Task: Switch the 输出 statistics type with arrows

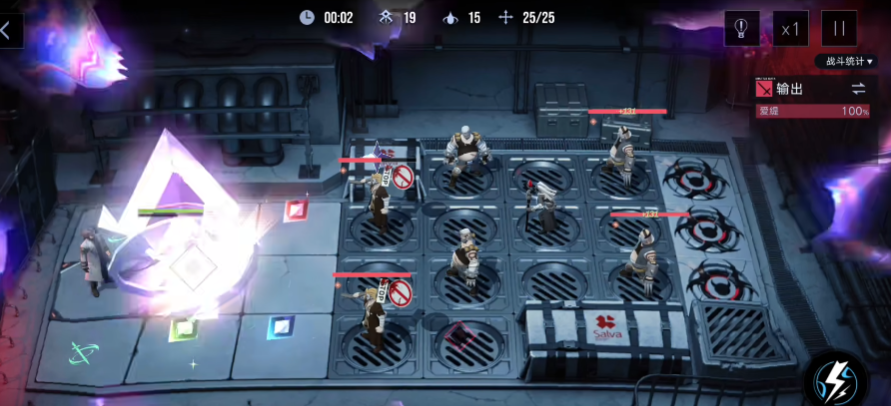Action: (857, 89)
